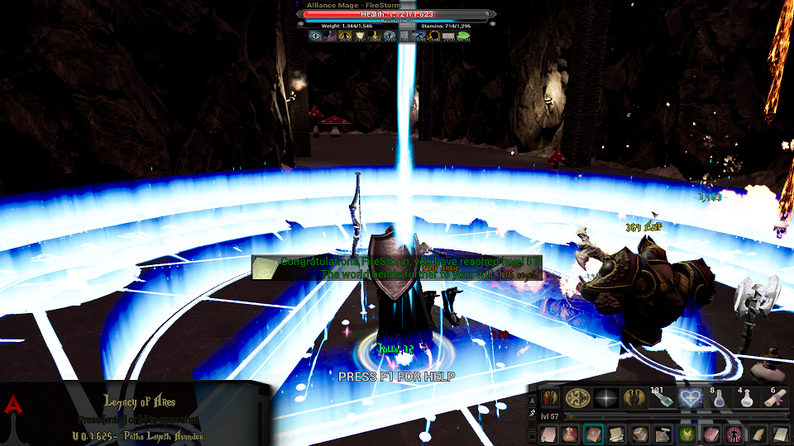Click the golden wings slot beside the heart
The image size is (794, 446).
point(633,398)
